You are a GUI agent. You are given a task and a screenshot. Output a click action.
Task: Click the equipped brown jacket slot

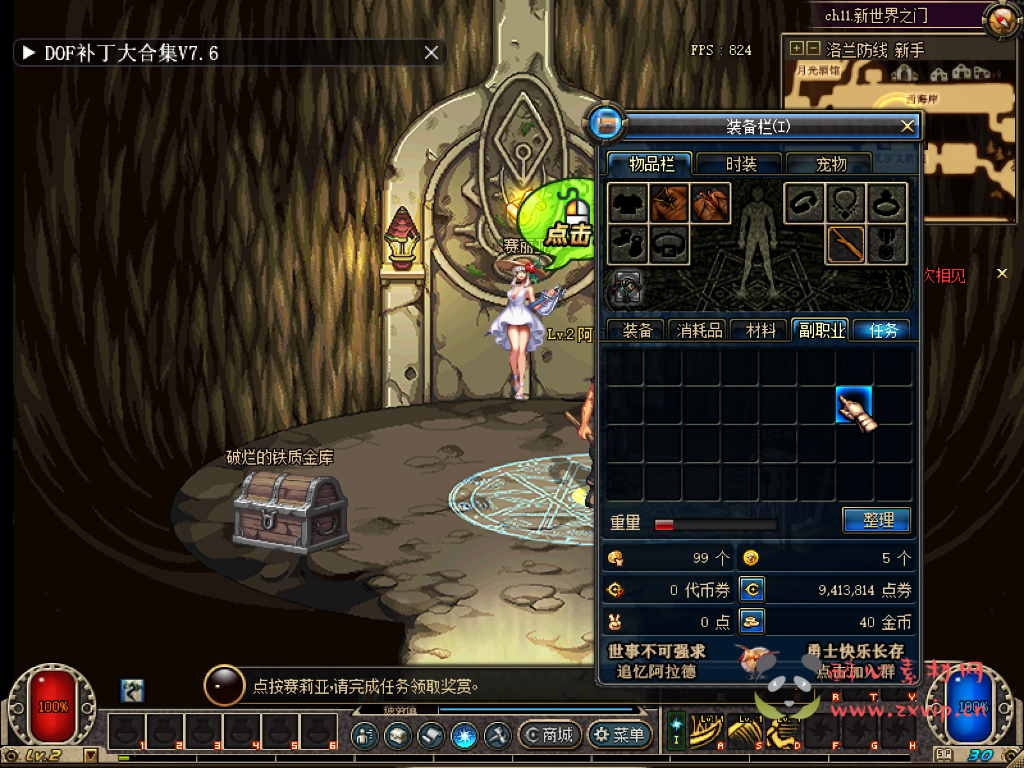pos(669,203)
